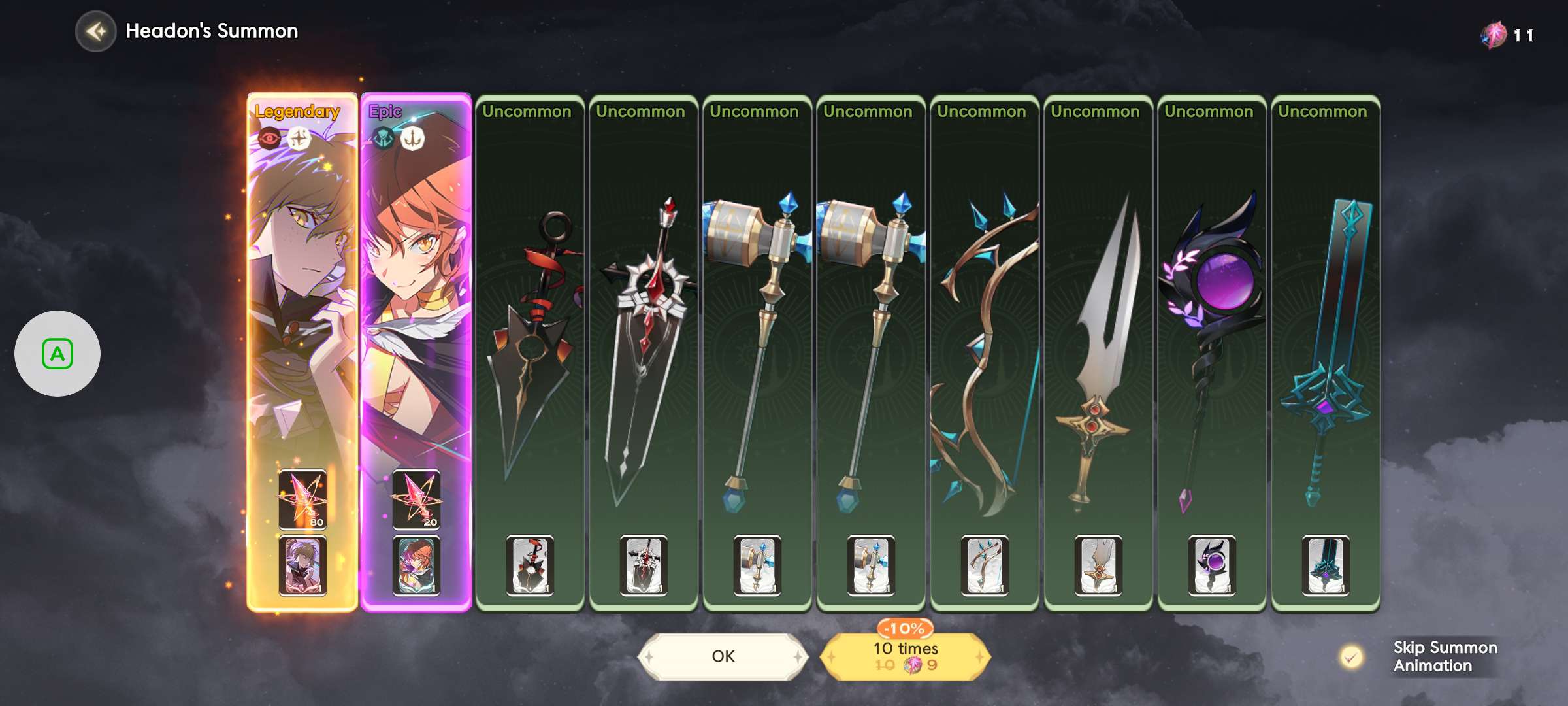Screen dimensions: 1568x706
Task: Tap the Legendary hero portrait thumbnail
Action: pos(302,565)
